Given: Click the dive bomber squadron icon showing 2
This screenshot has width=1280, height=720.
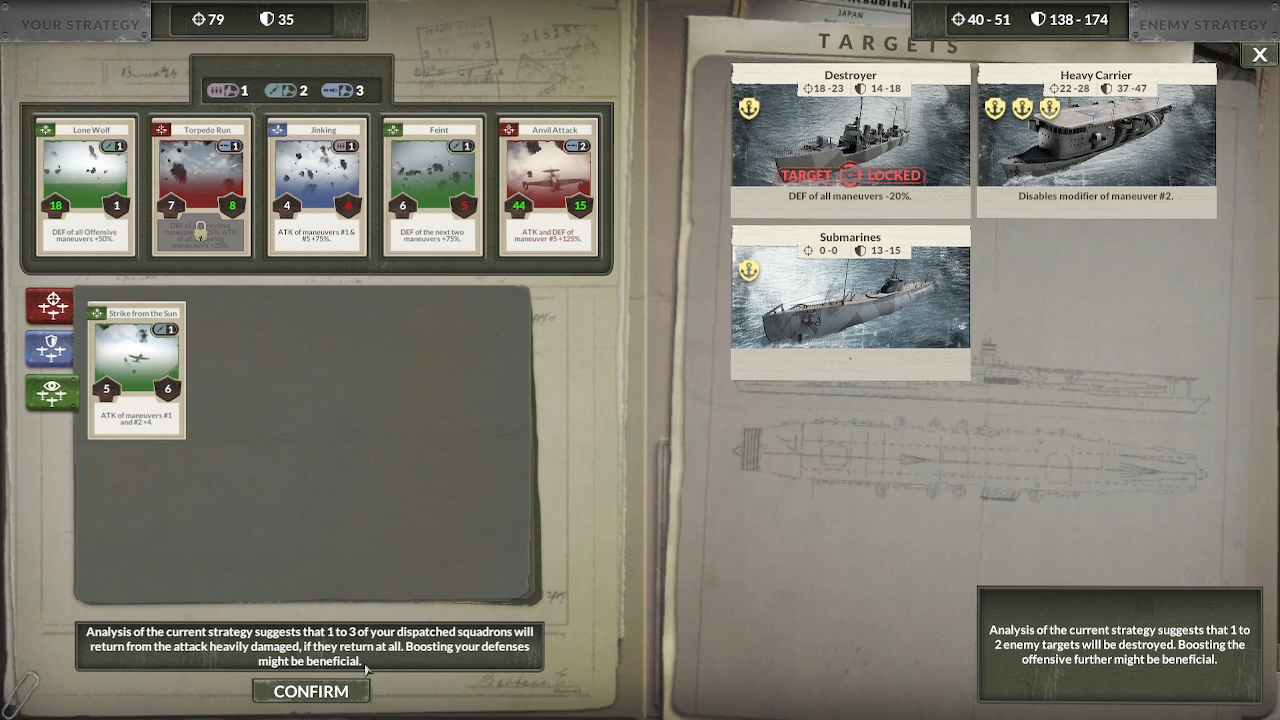Looking at the screenshot, I should point(288,89).
